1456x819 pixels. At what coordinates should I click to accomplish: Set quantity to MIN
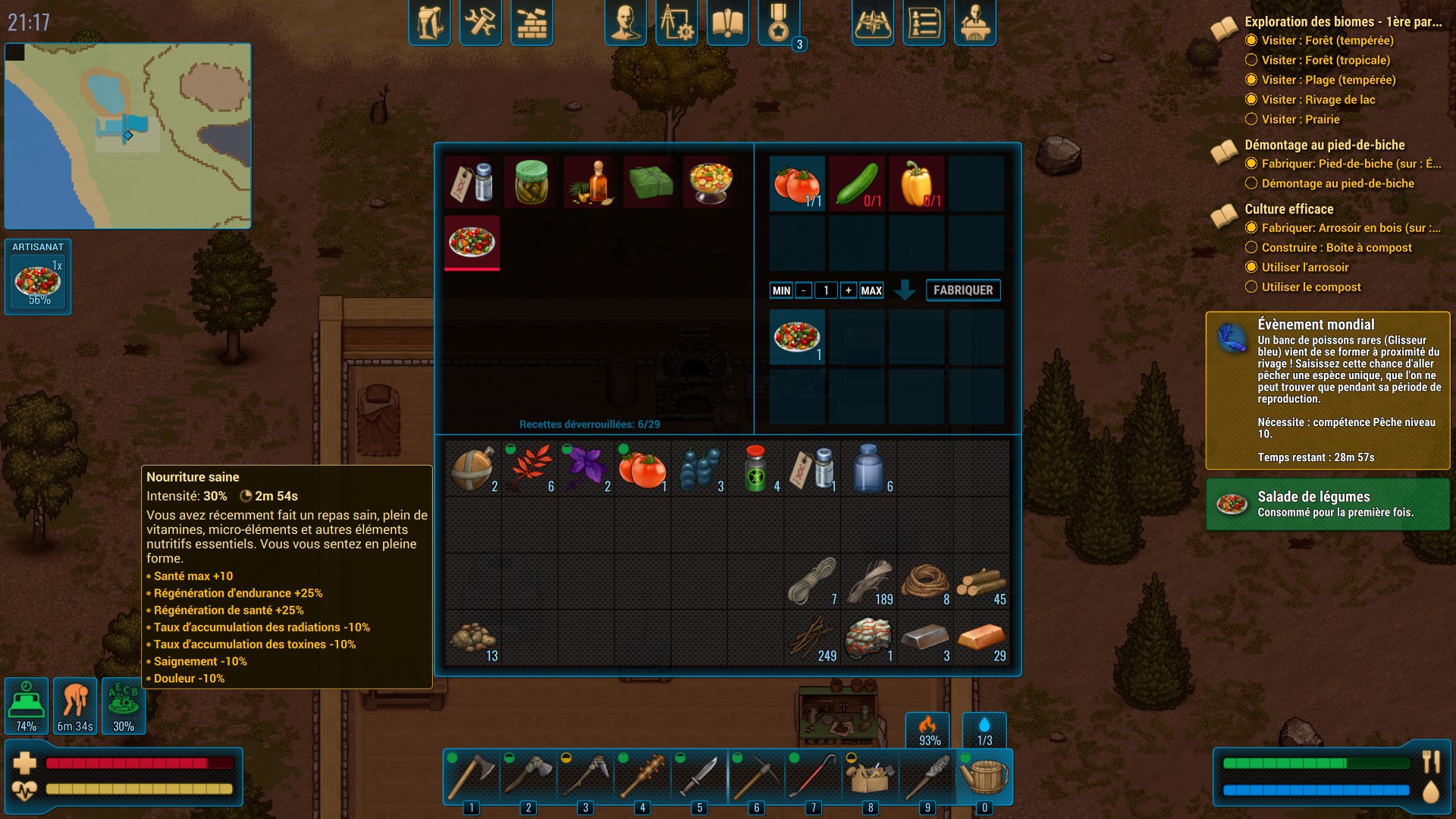pos(781,290)
